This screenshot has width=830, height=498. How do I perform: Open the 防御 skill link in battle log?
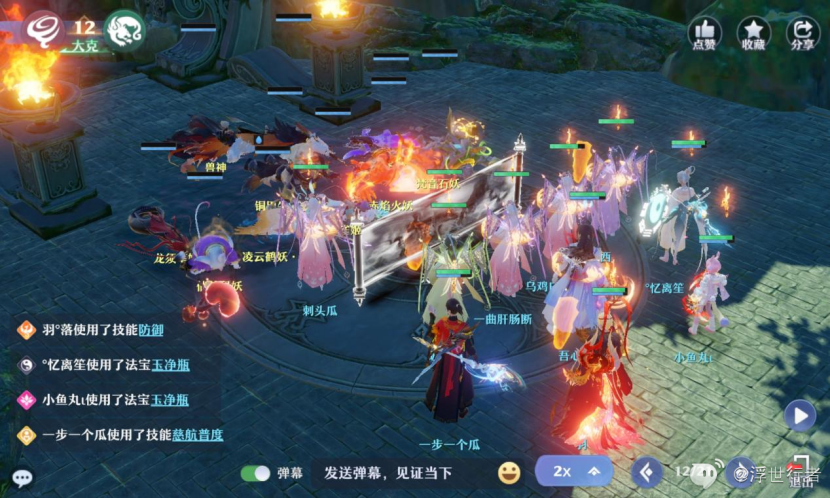(x=151, y=330)
